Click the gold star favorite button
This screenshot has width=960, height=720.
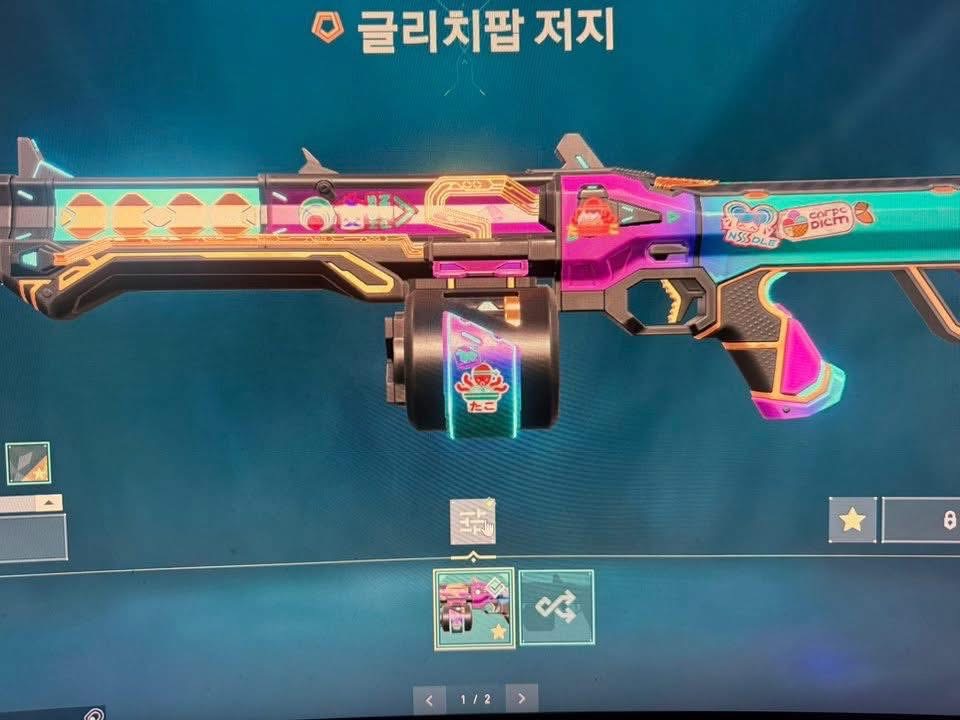coord(852,520)
